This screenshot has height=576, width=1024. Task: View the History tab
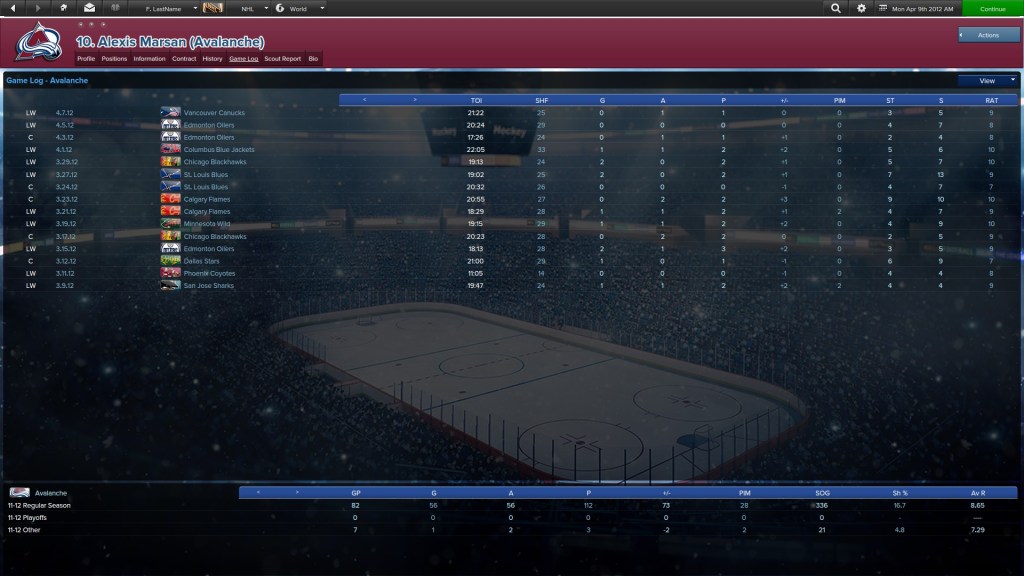(212, 59)
